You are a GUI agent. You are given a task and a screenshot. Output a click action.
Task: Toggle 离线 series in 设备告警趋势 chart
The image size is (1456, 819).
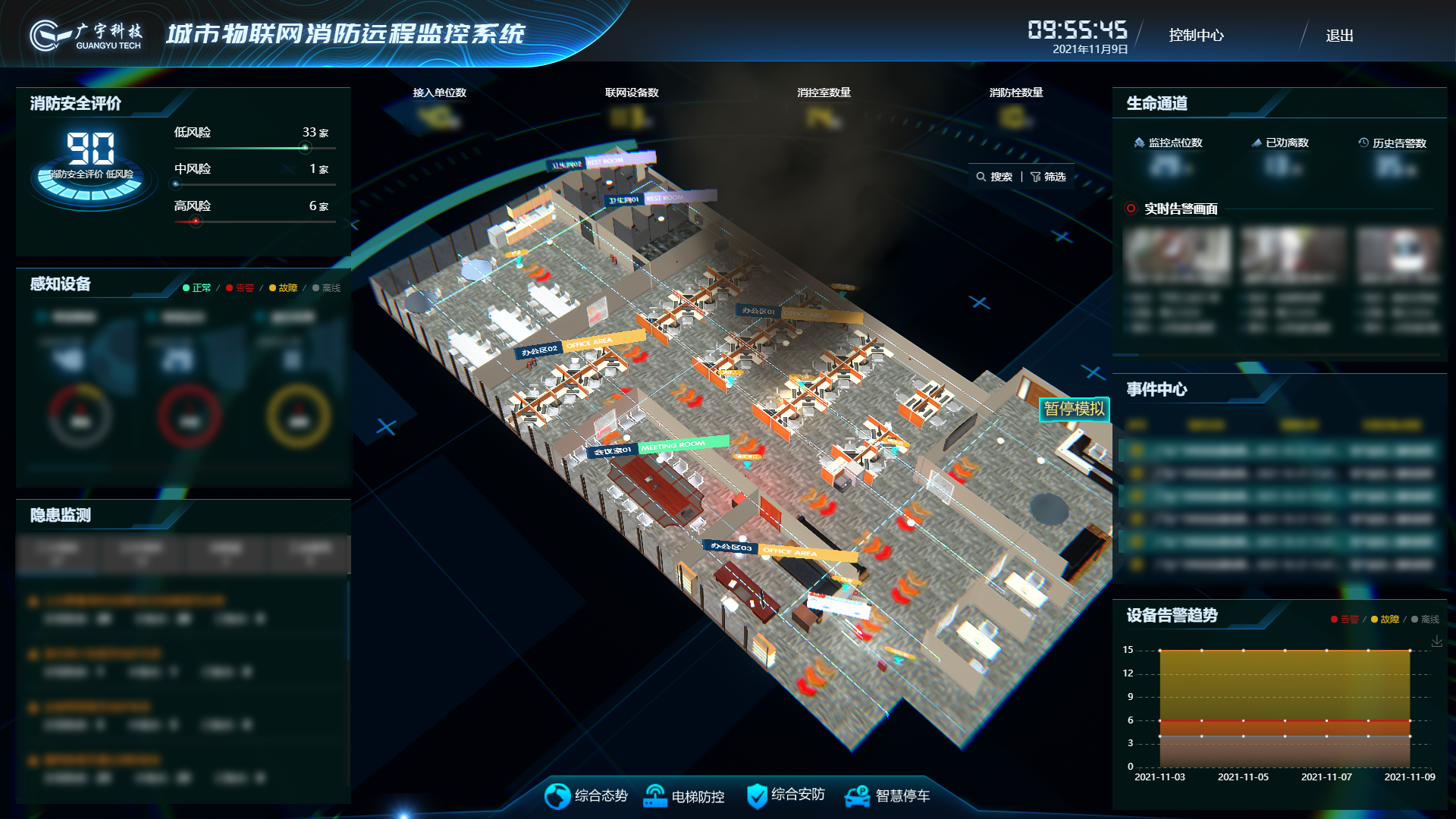pos(1425,620)
